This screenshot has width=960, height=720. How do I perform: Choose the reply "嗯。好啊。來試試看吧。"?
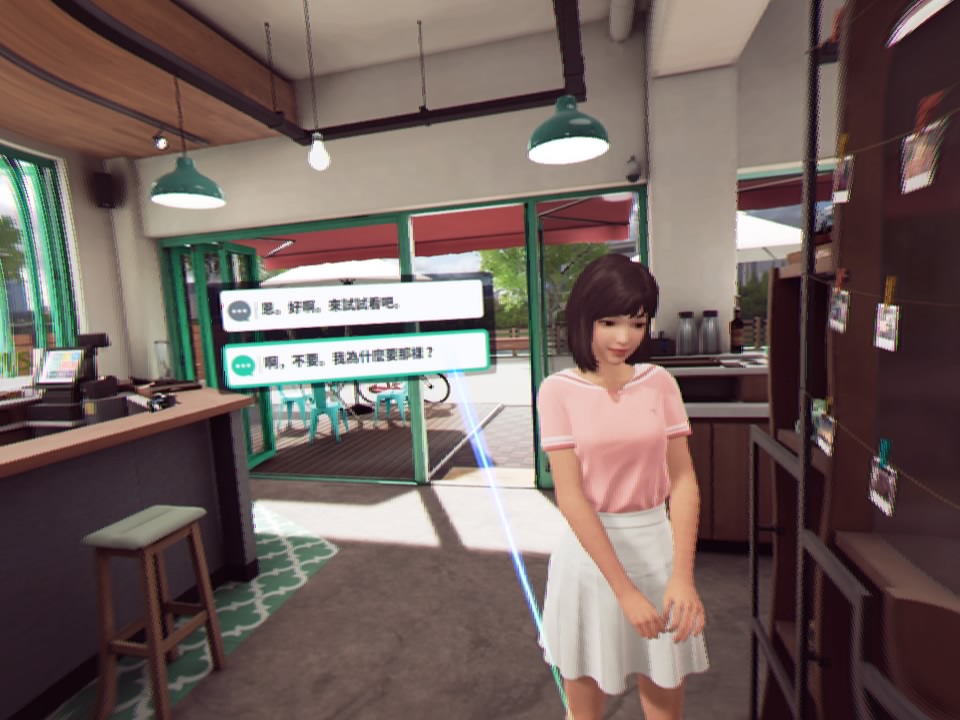351,305
